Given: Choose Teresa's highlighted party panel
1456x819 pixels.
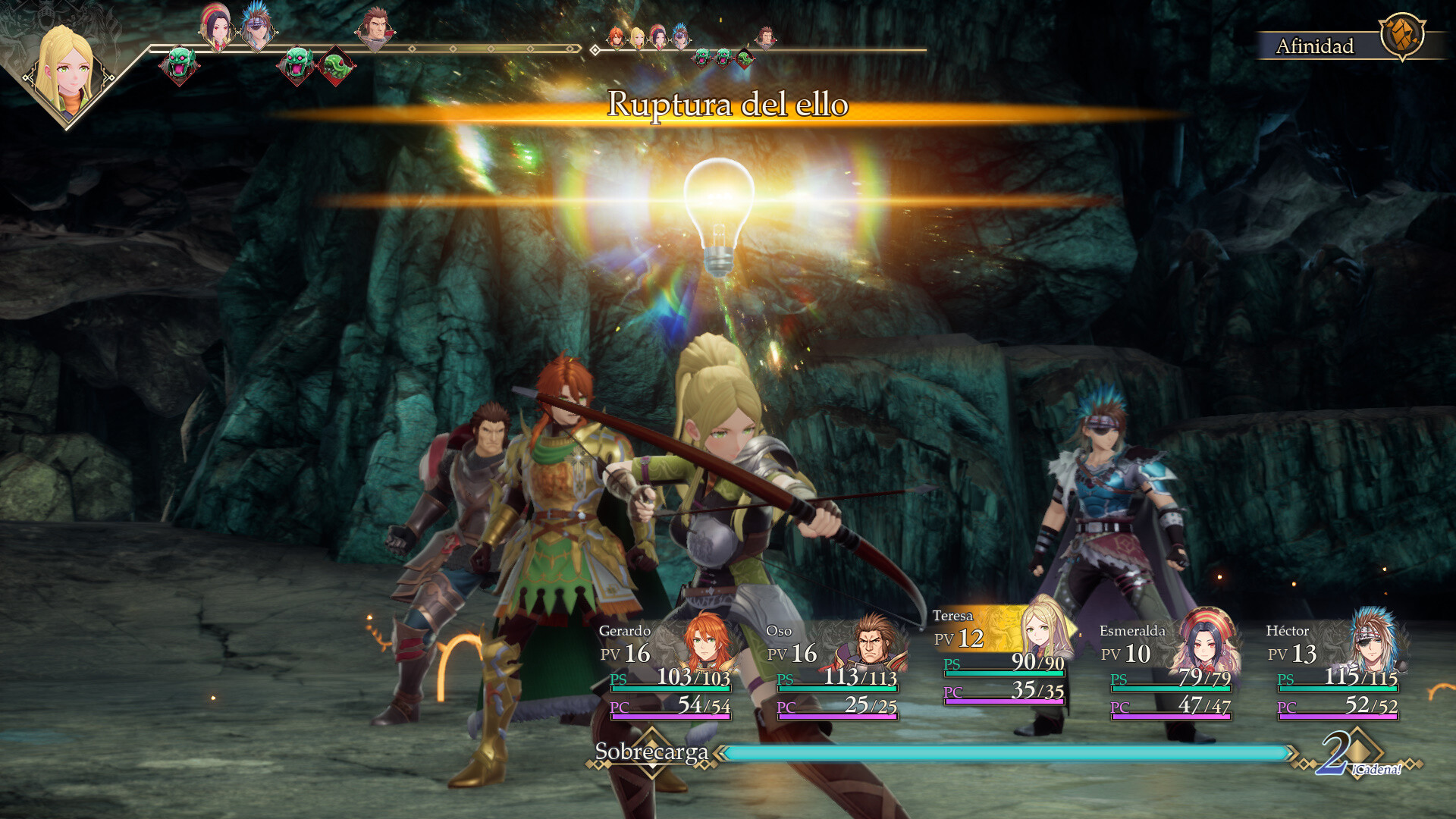Looking at the screenshot, I should click(x=1001, y=657).
